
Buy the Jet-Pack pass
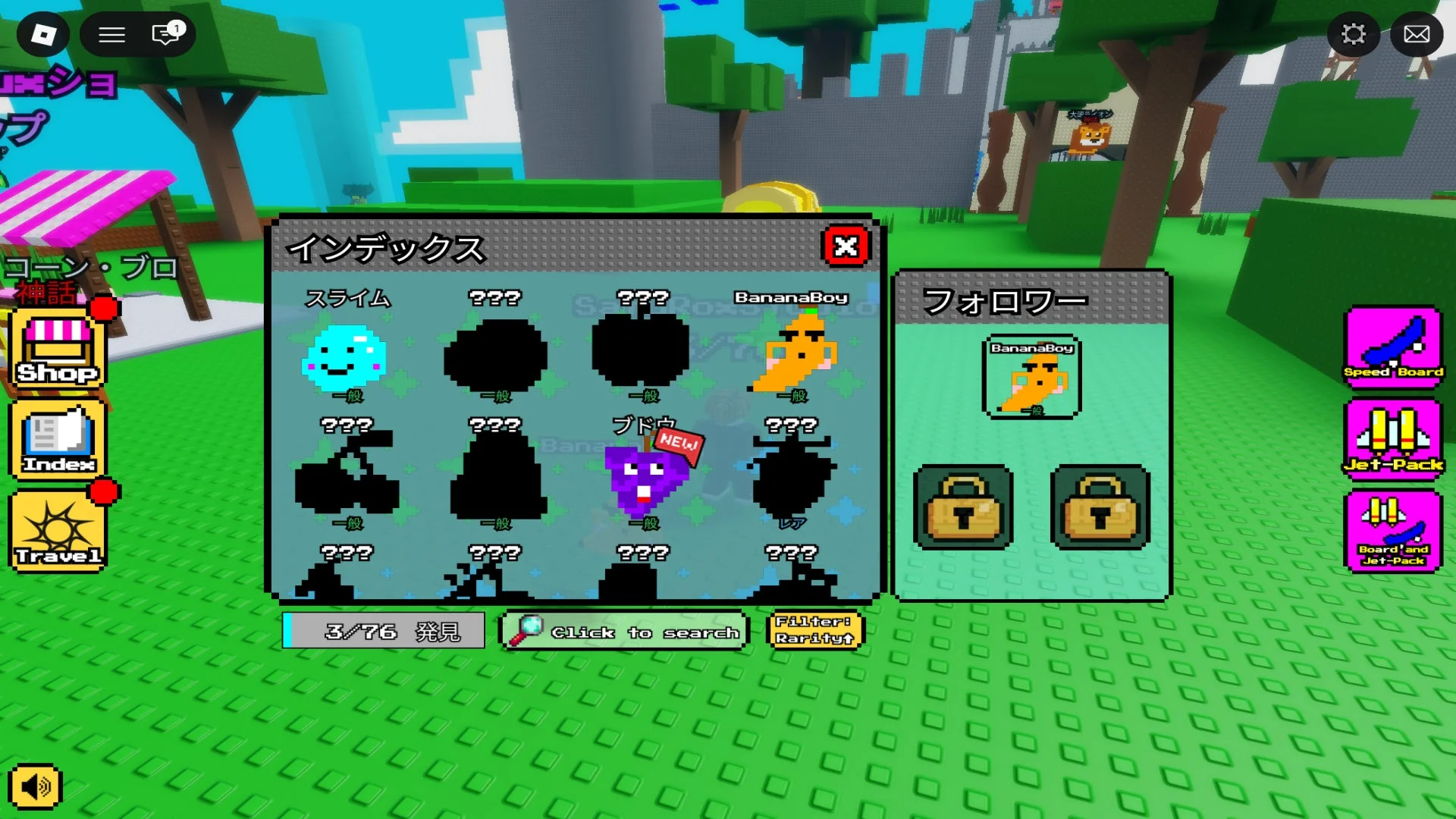tap(1393, 438)
